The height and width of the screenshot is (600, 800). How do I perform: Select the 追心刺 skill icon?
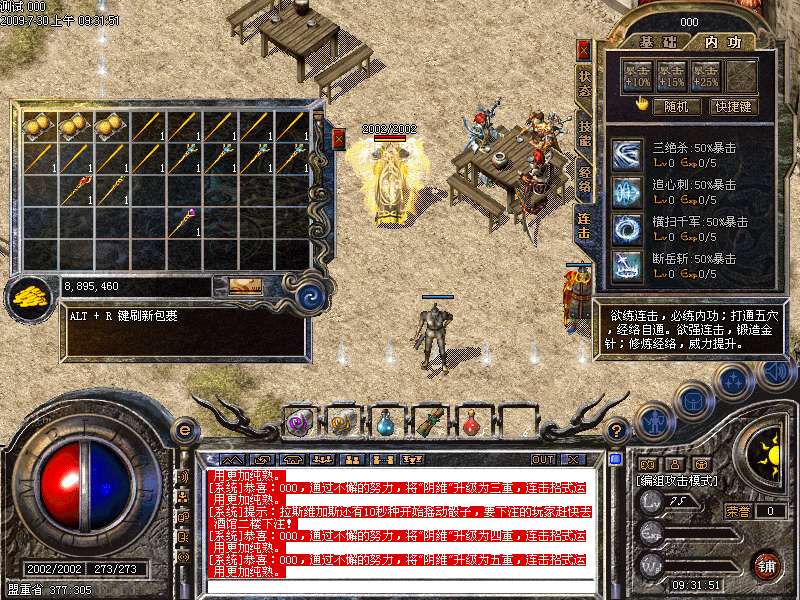[628, 191]
